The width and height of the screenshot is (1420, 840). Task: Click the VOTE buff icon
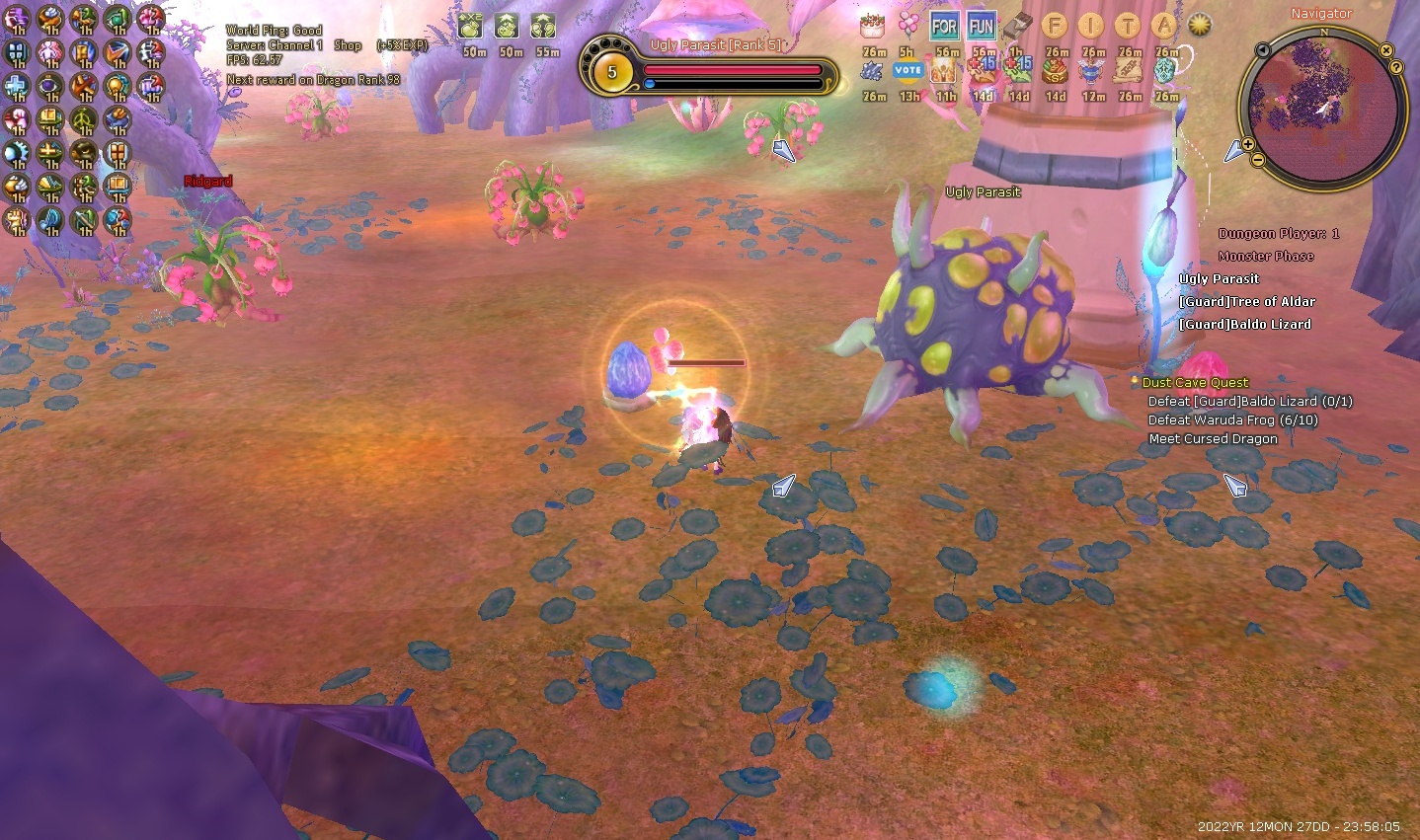coord(907,70)
